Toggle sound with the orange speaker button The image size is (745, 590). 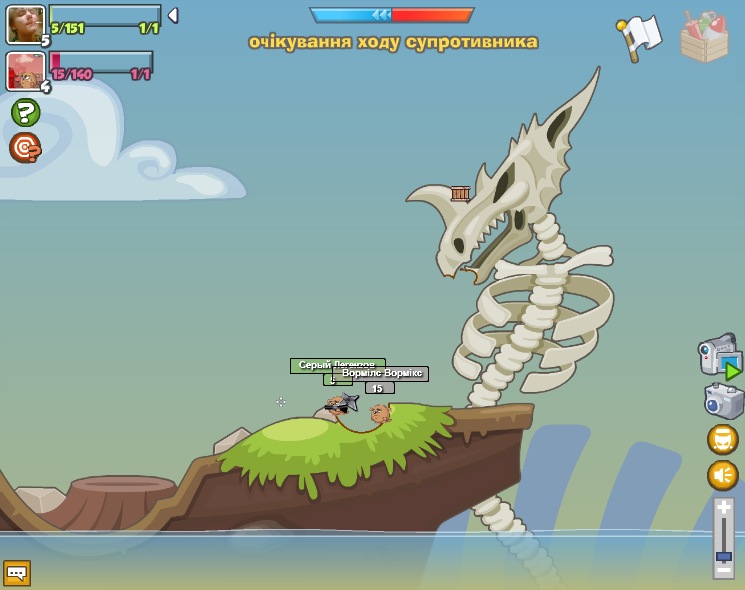click(x=723, y=475)
